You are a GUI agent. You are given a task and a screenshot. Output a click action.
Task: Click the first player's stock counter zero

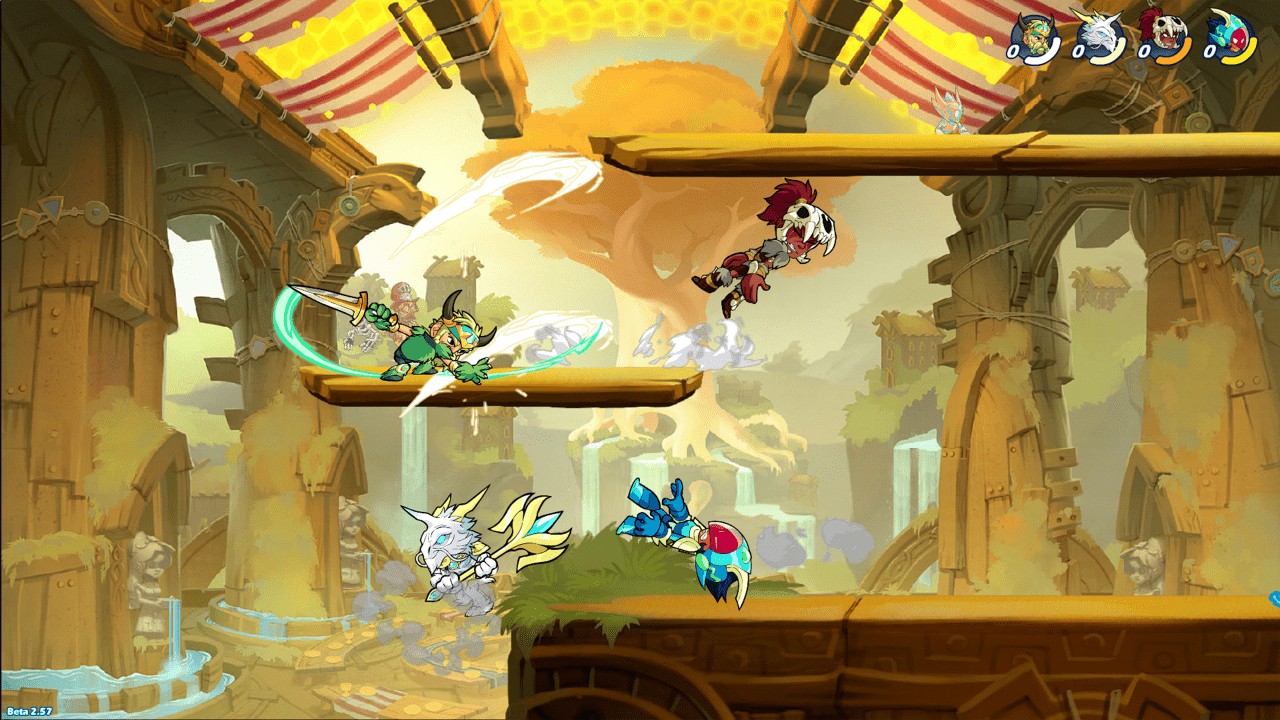1012,50
